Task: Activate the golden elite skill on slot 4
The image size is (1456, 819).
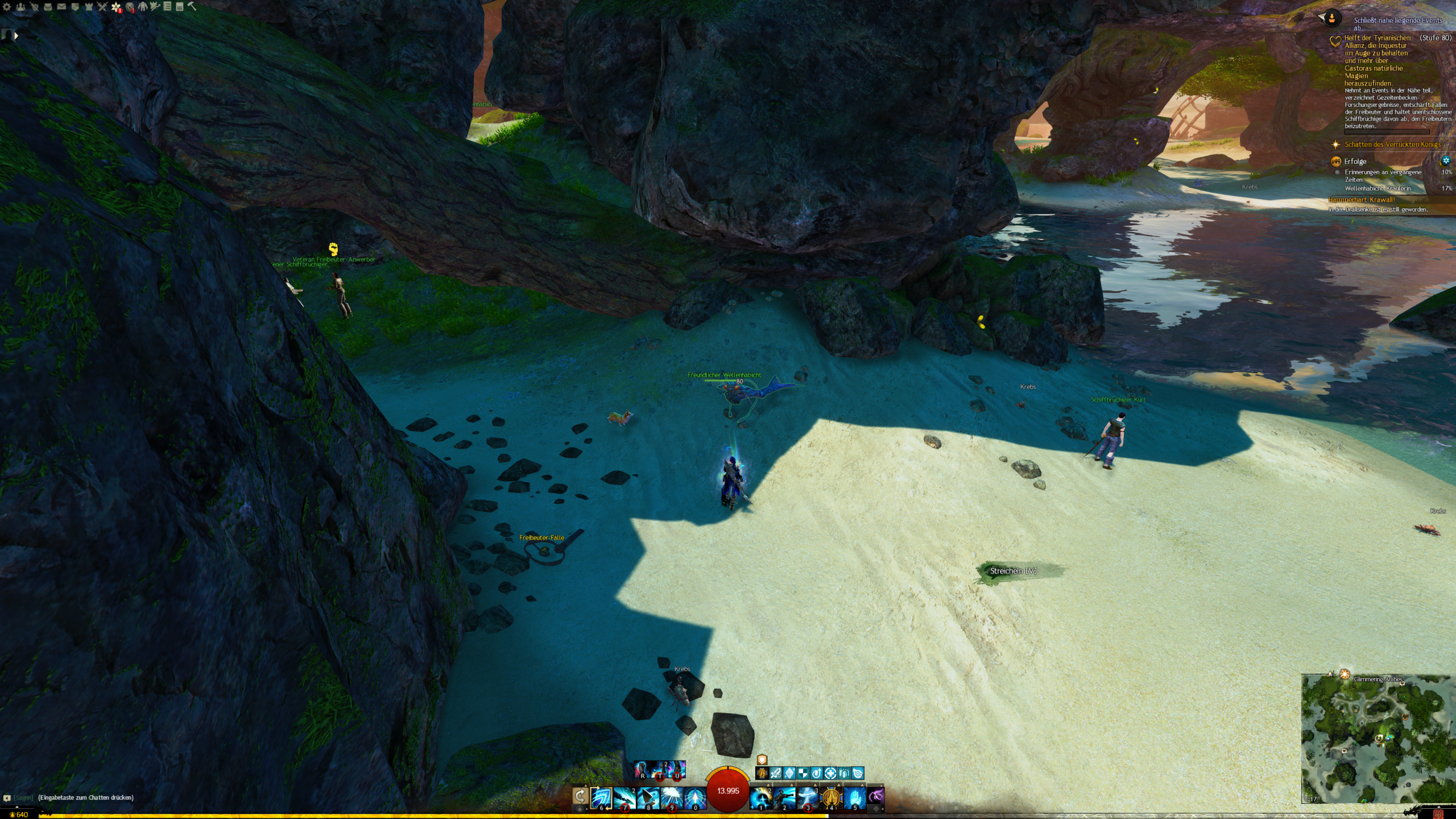Action: point(831,798)
